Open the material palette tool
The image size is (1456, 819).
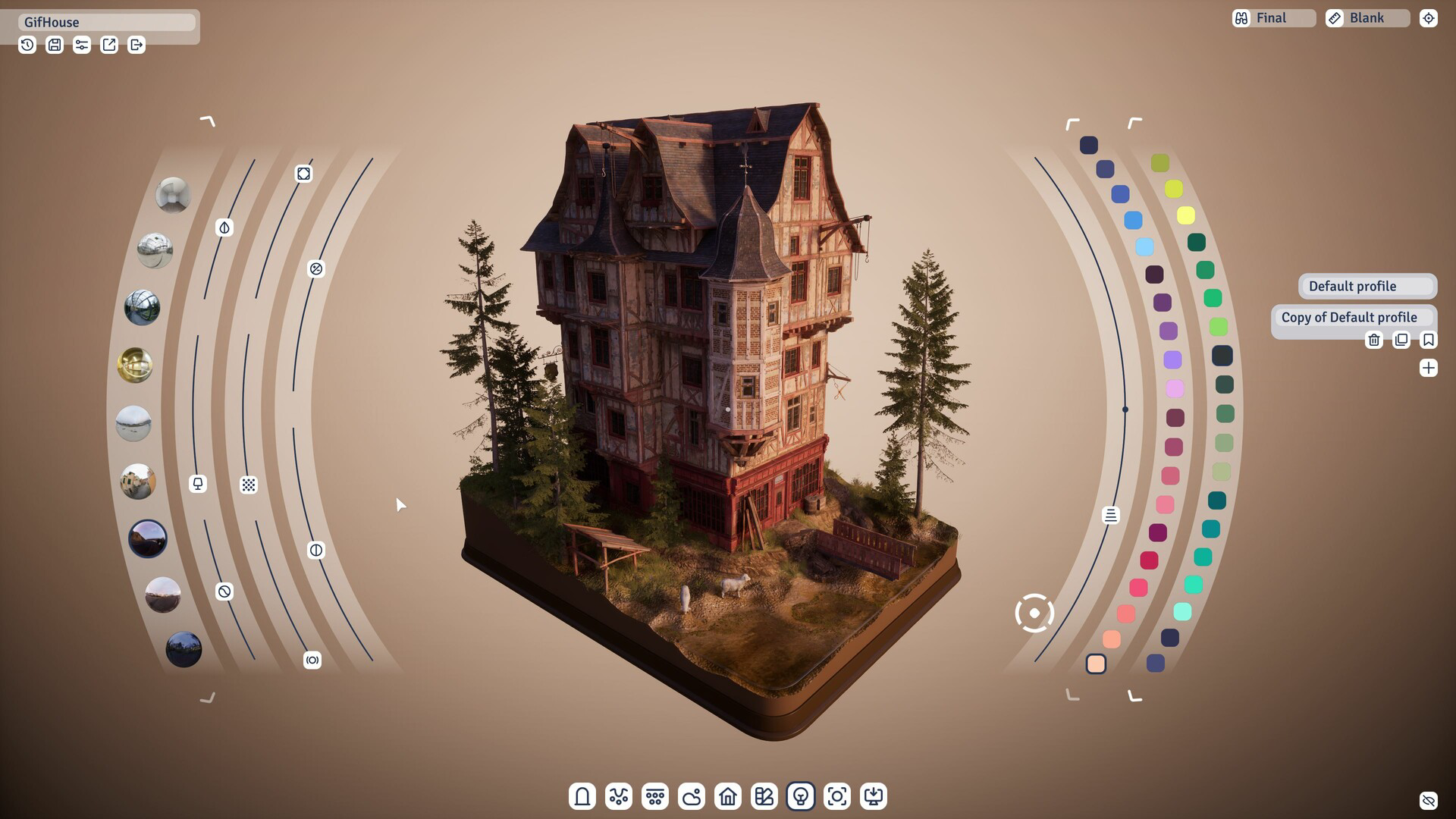pos(764,796)
